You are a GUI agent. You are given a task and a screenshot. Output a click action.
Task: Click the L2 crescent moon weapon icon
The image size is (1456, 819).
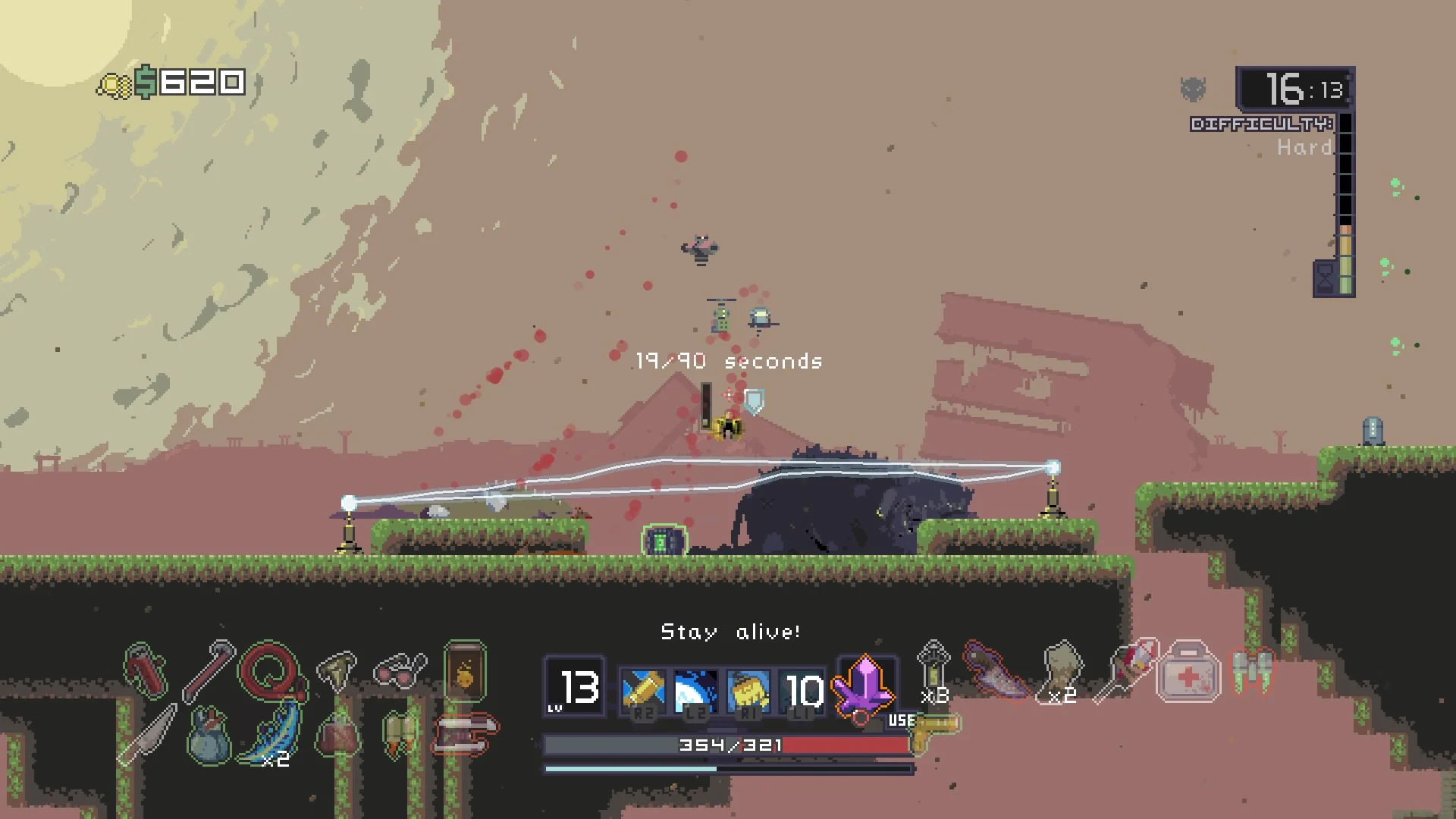(x=694, y=690)
